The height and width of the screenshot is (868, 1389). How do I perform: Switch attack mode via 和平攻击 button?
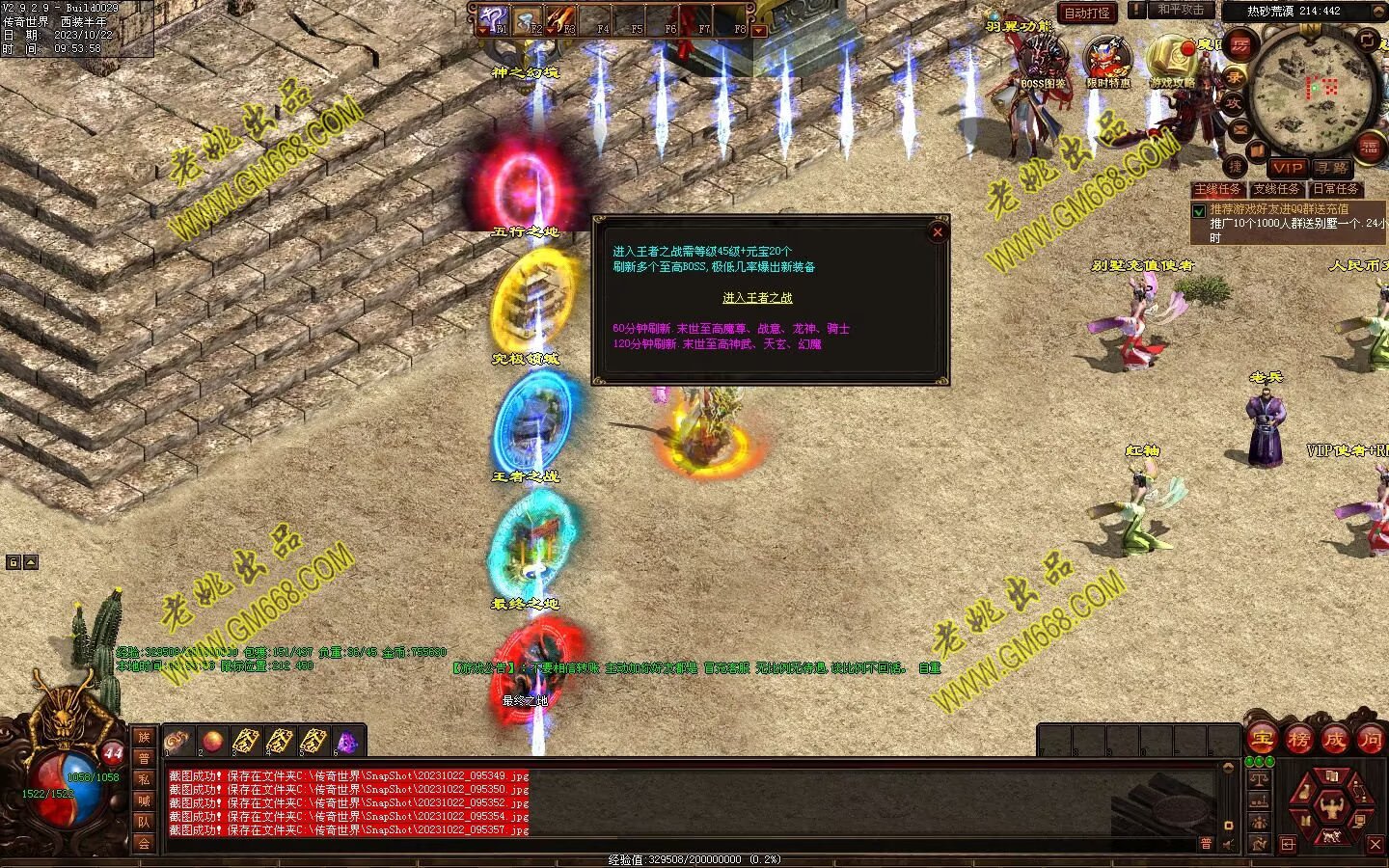point(1181,10)
